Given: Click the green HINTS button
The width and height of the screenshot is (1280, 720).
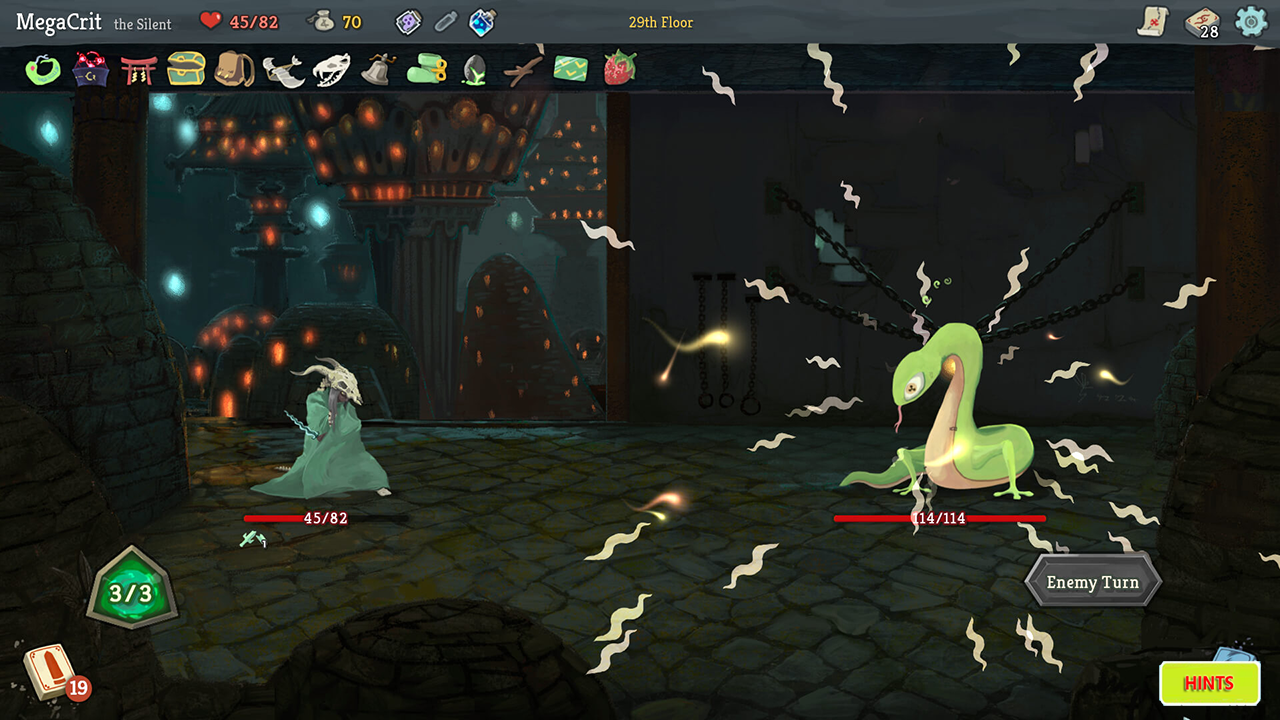Looking at the screenshot, I should pos(1208,684).
